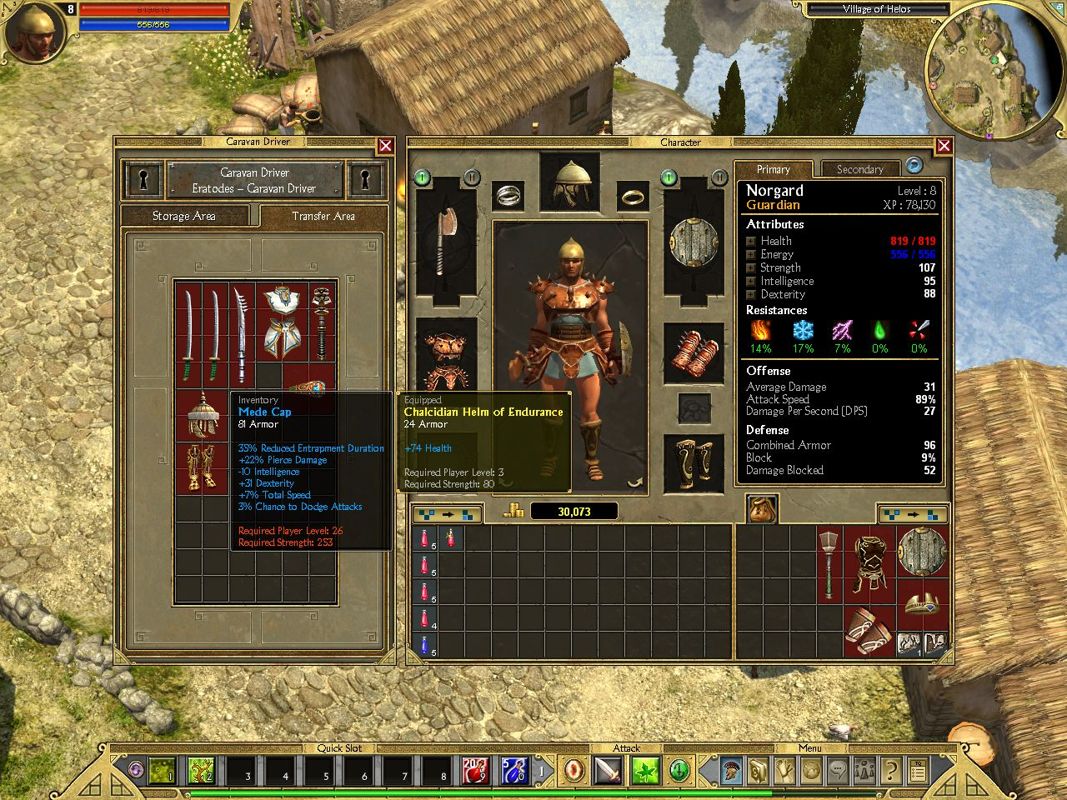Viewport: 1067px width, 800px height.
Task: Use the blue energy potion quick slot
Action: (514, 770)
